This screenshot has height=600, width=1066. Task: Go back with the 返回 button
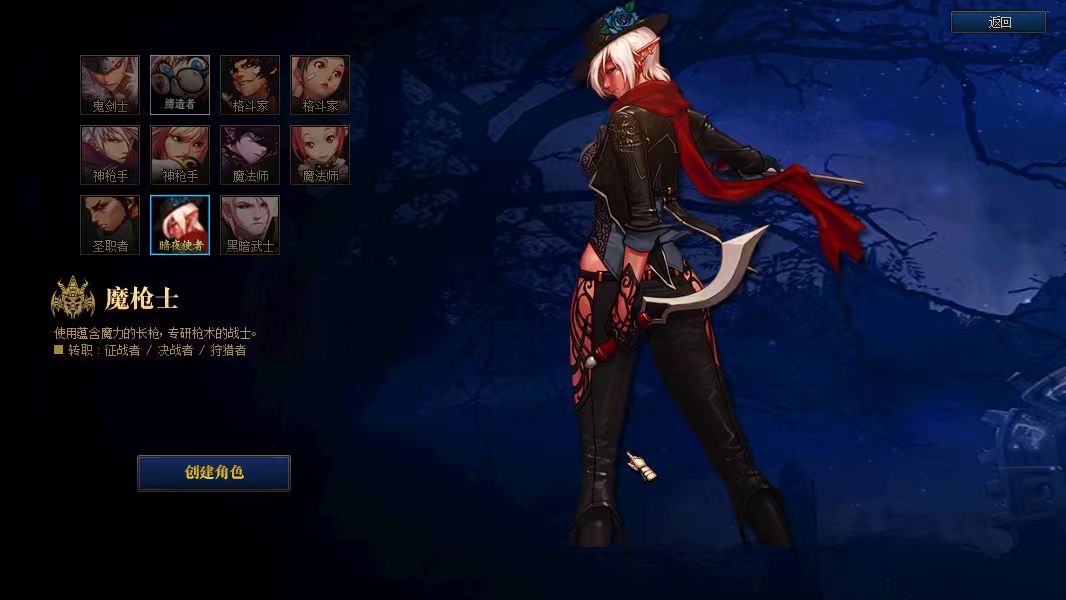point(998,22)
